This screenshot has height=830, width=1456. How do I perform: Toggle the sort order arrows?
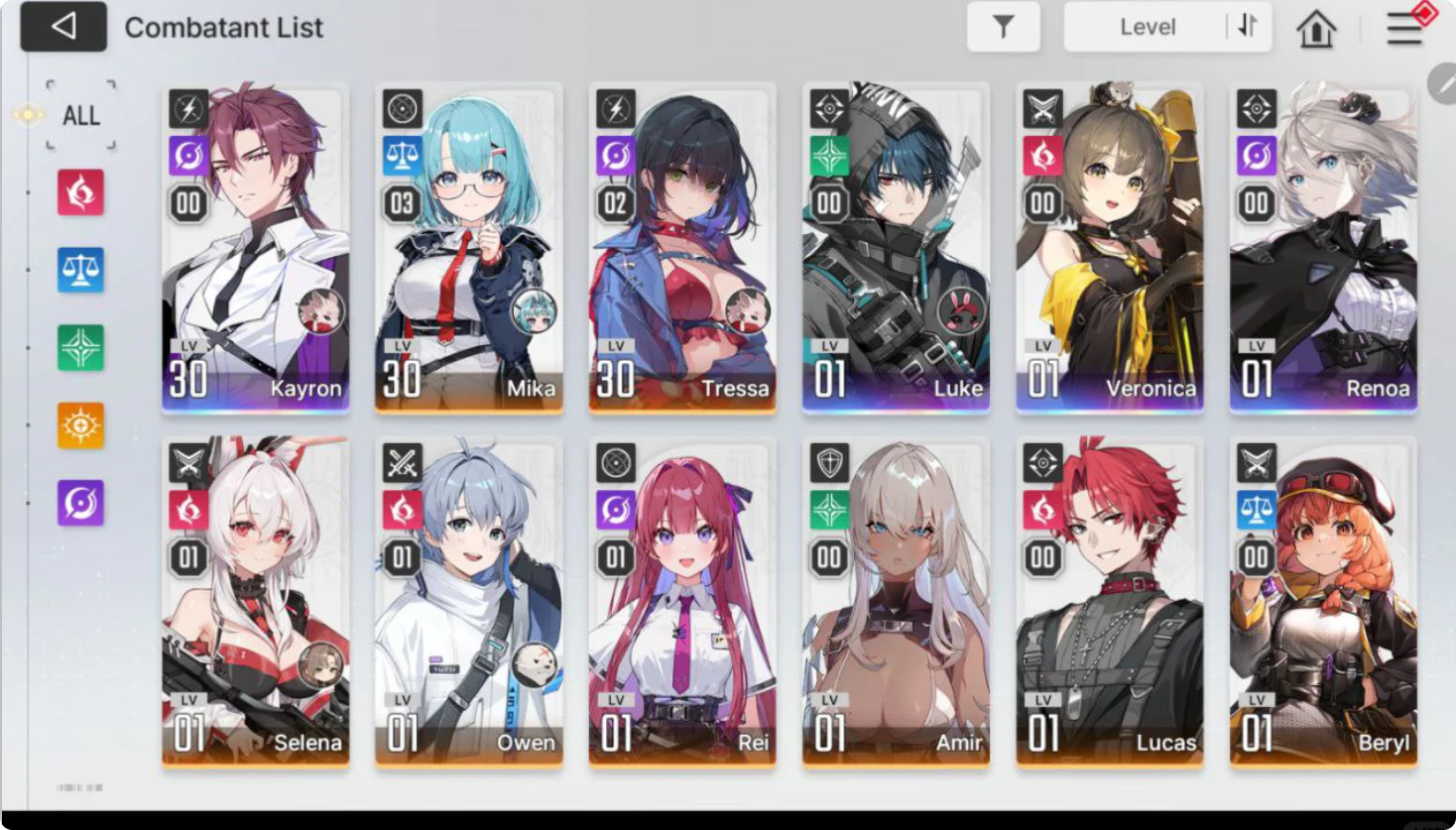1248,27
